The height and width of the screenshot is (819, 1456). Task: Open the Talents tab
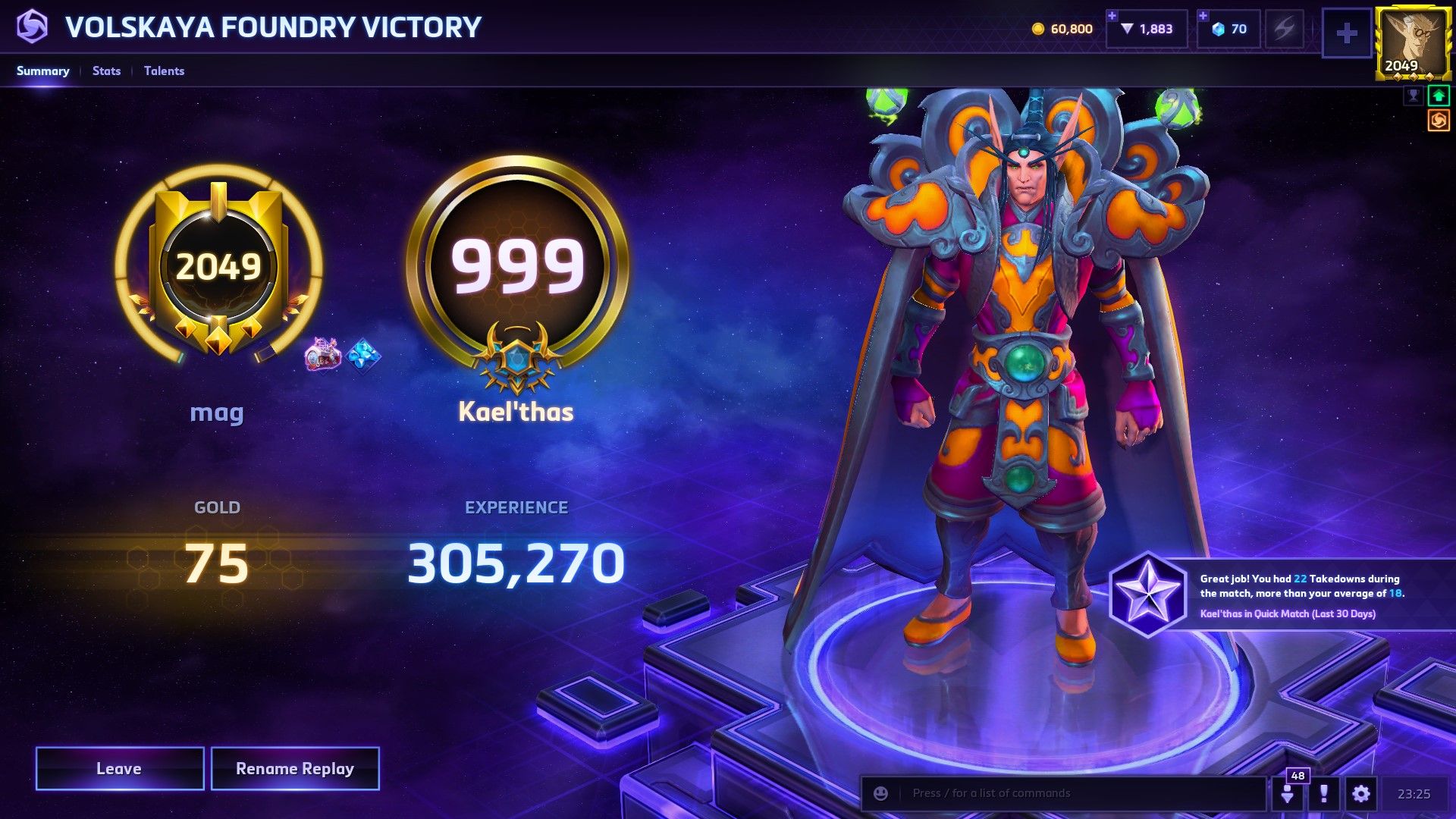(x=164, y=71)
